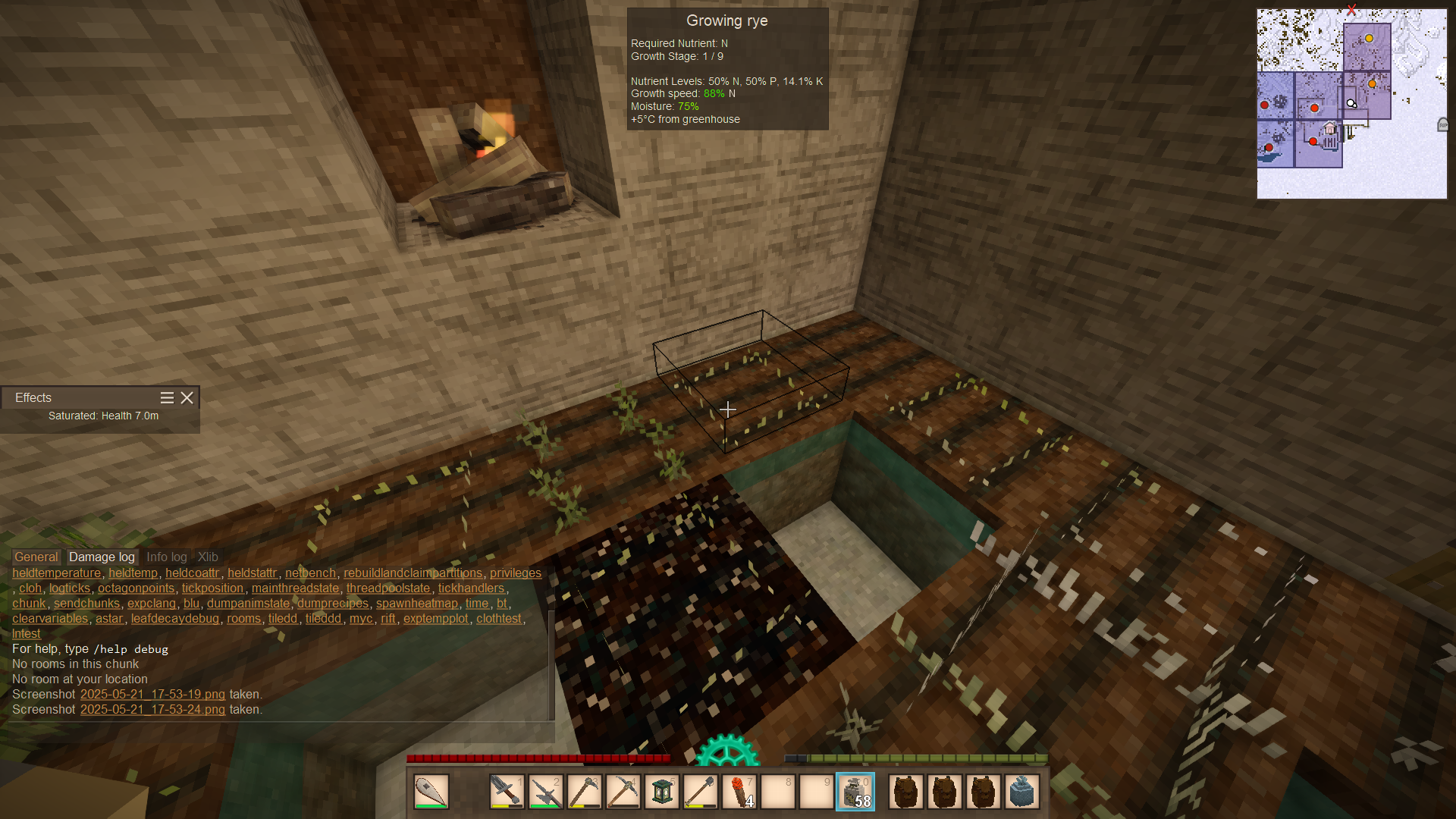The height and width of the screenshot is (819, 1456).
Task: Open the Xlib chat tab
Action: click(208, 557)
